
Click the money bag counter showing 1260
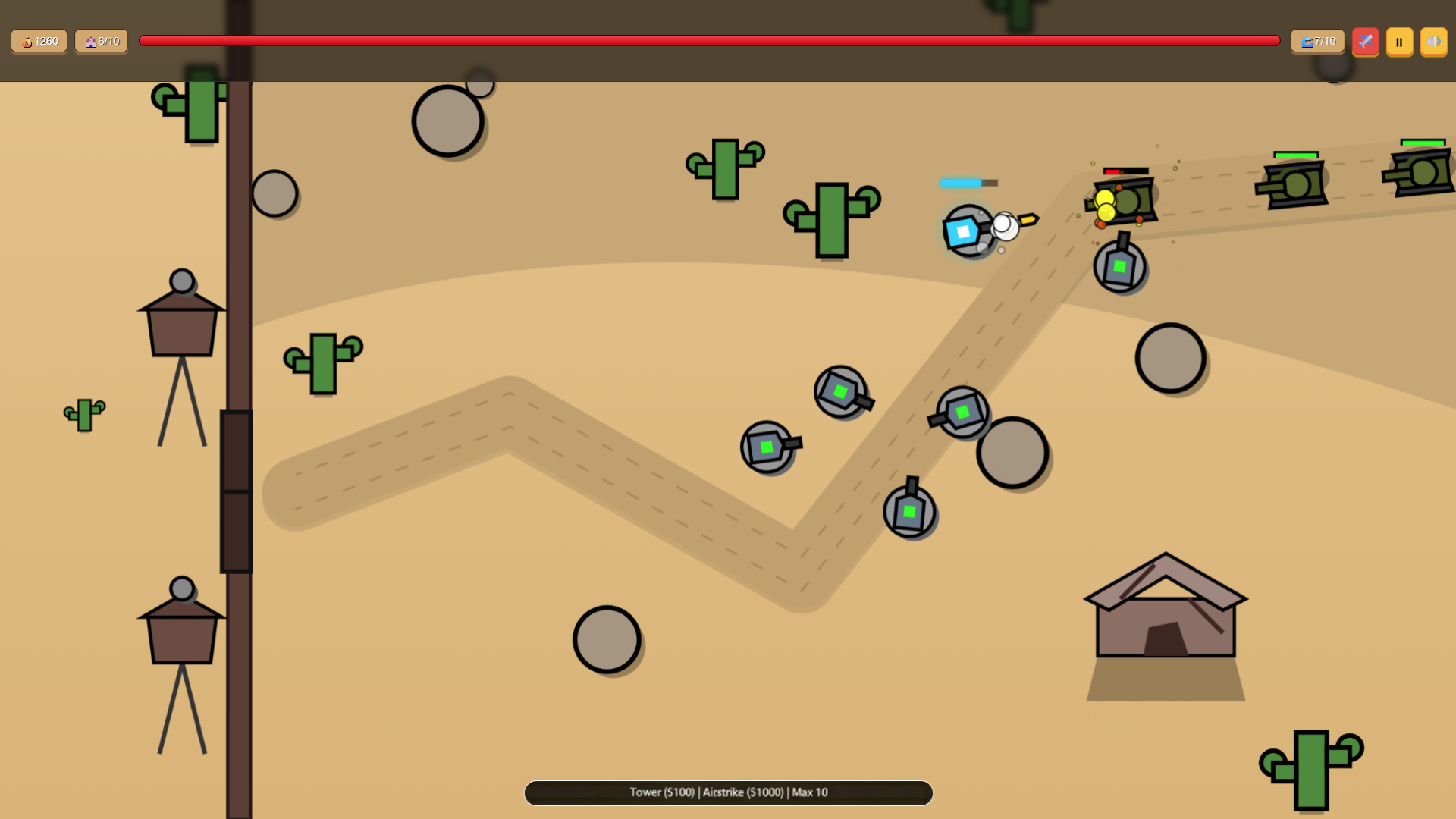(39, 42)
